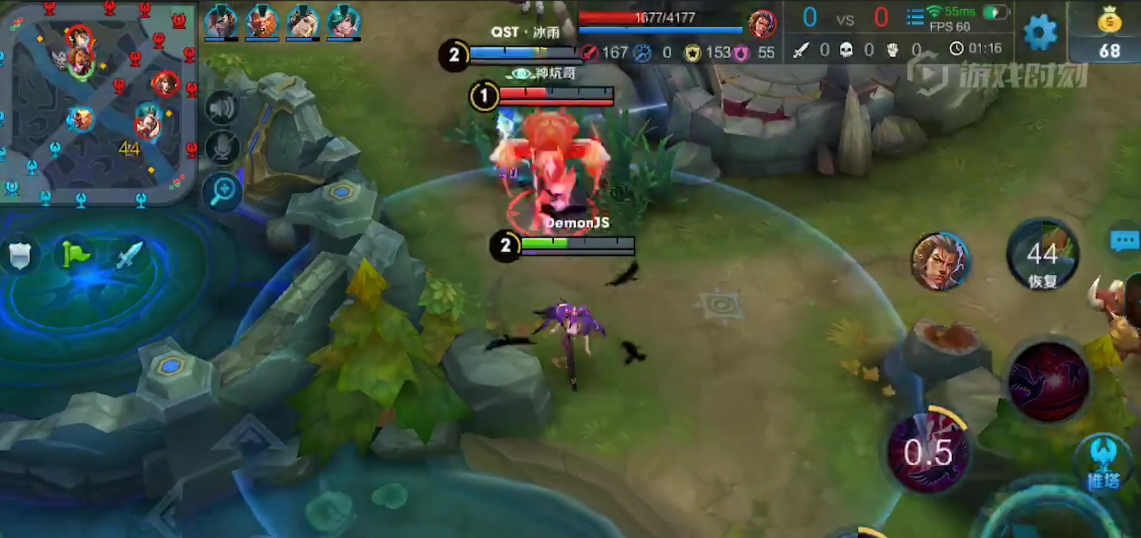The width and height of the screenshot is (1141, 538).
Task: Select the enemy hero target portrait
Action: (940, 261)
